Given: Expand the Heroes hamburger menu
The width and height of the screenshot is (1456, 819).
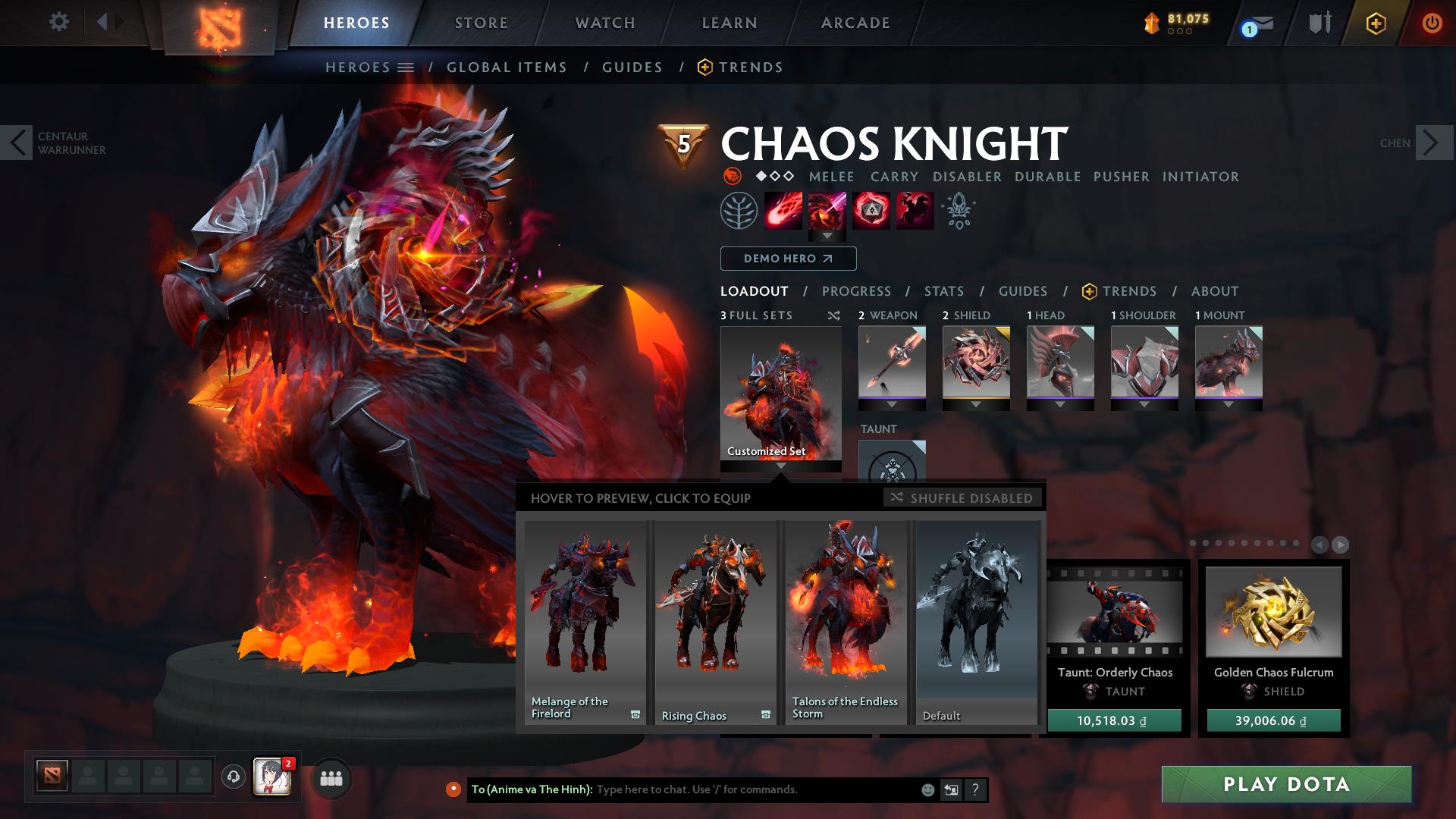Looking at the screenshot, I should pos(406,67).
